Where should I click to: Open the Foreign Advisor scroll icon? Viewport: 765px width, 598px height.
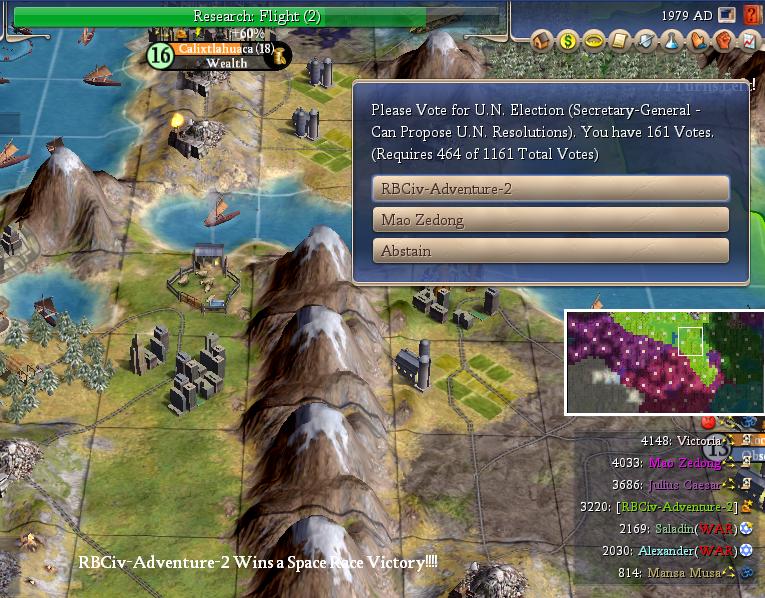pos(620,42)
